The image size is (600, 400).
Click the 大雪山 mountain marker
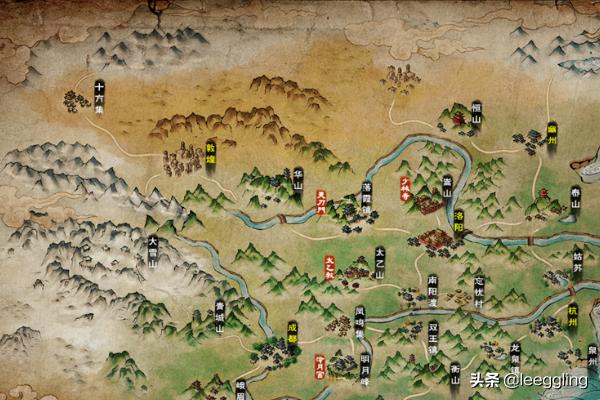point(153,245)
